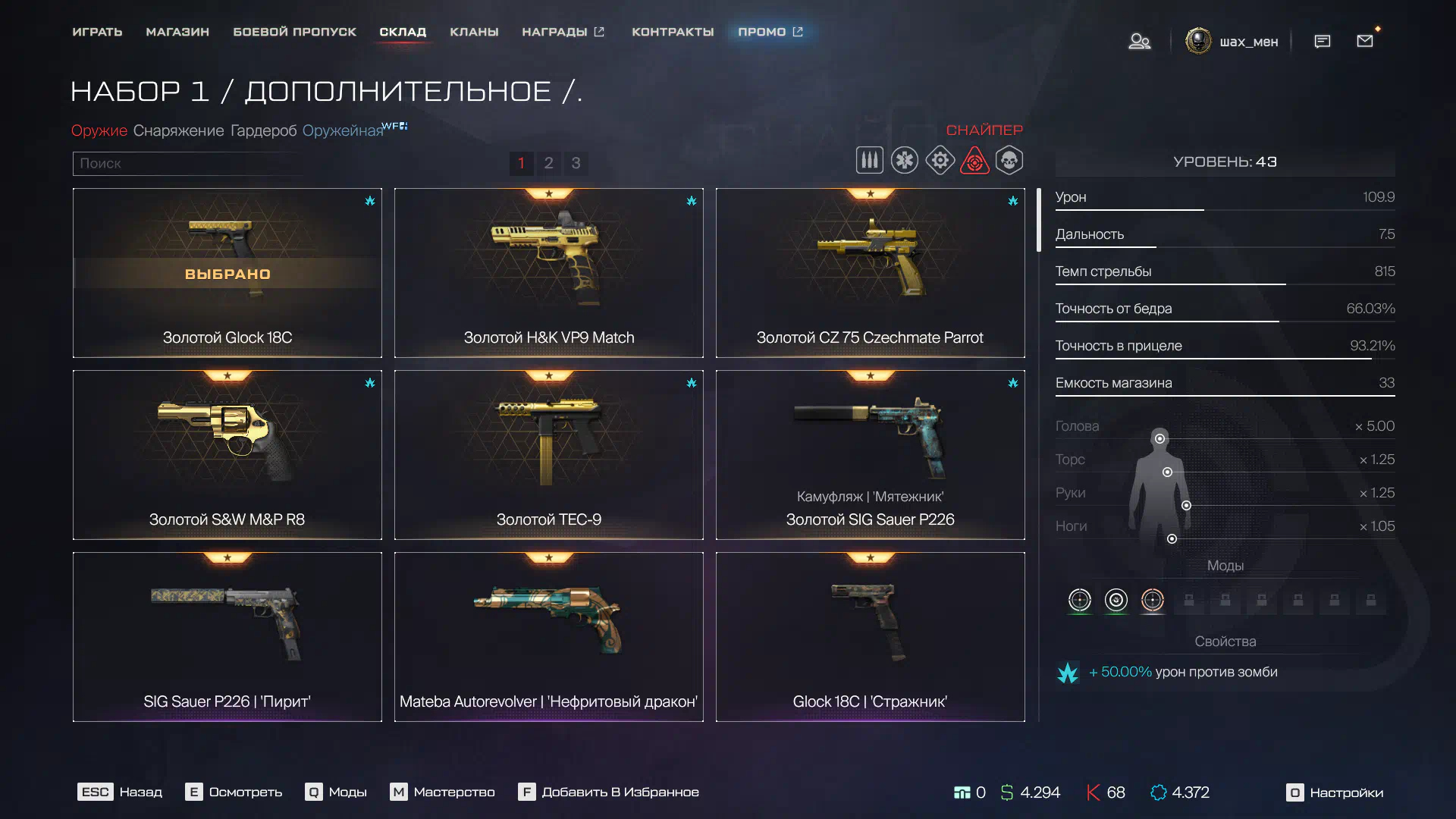The width and height of the screenshot is (1456, 819).
Task: Select Mateba Autorevolver 'Нефритовый дракон'
Action: 548,637
